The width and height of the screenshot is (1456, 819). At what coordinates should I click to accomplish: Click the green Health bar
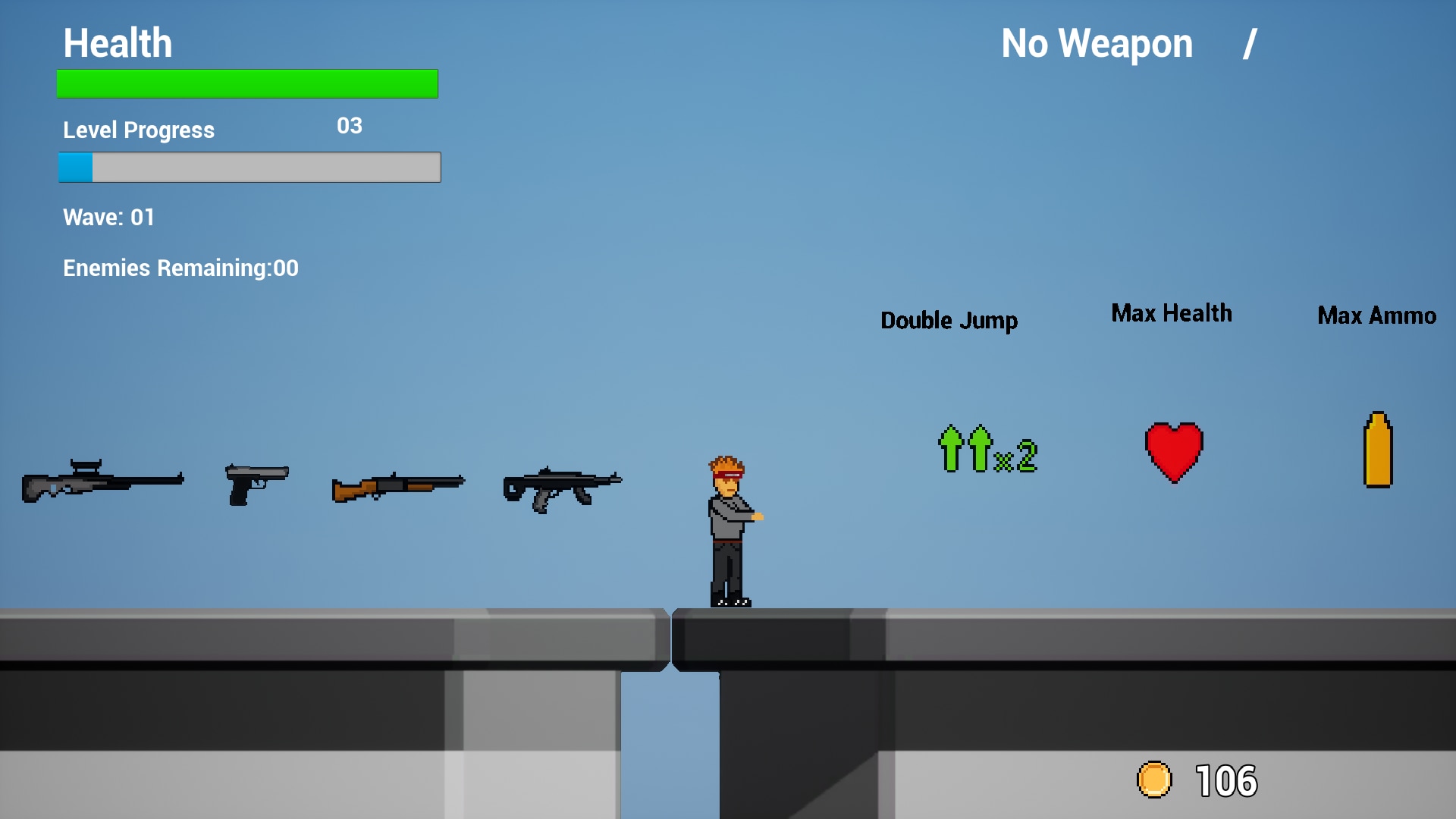(246, 83)
